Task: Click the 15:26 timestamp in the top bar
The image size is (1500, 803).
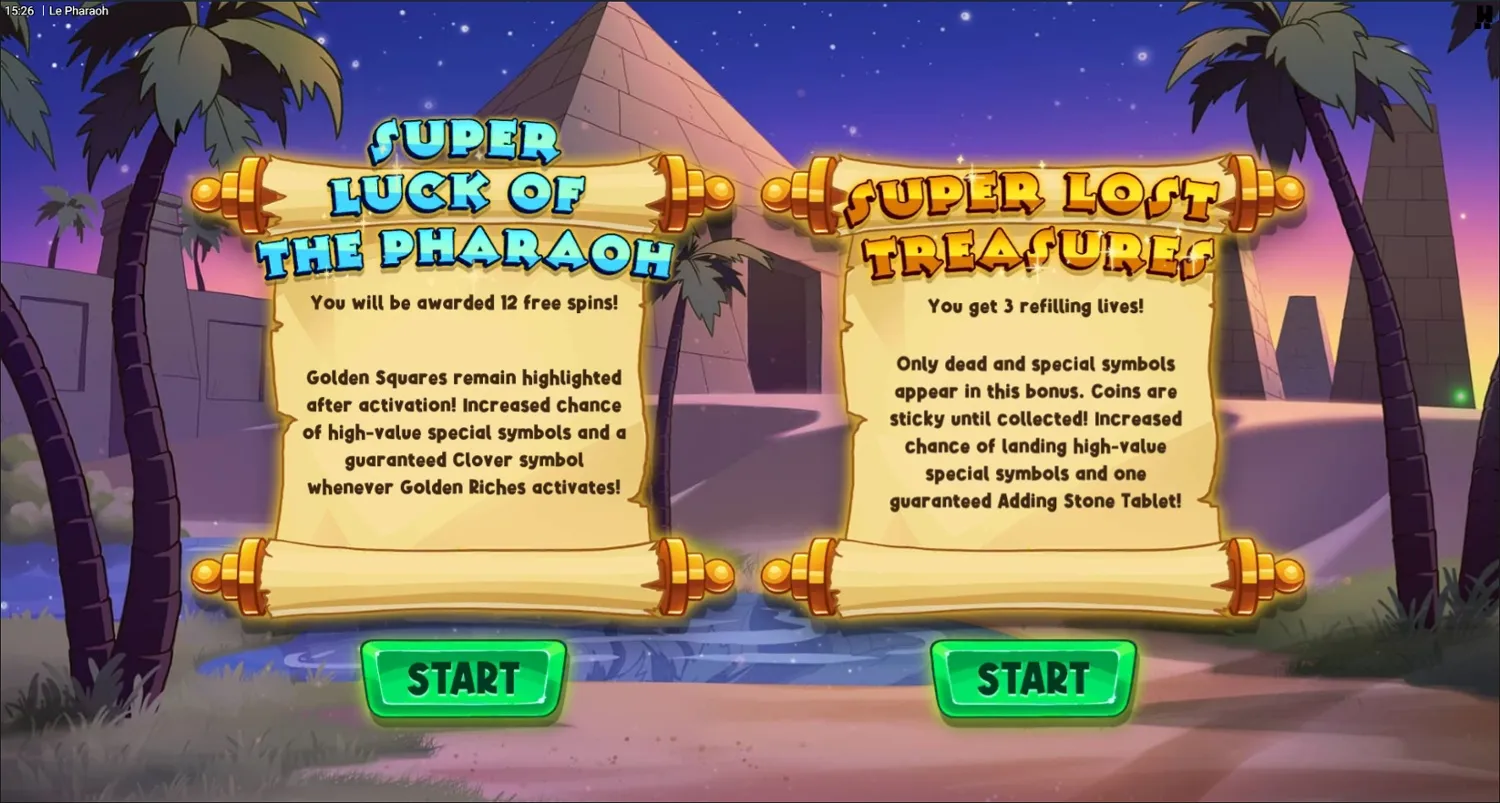Action: pos(18,10)
